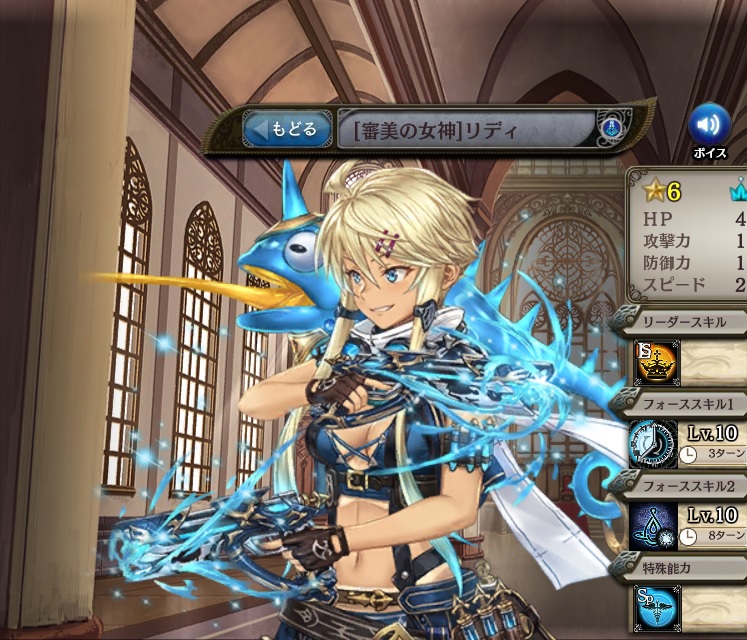
Task: View Force Skill 2 icon details
Action: coord(654,526)
